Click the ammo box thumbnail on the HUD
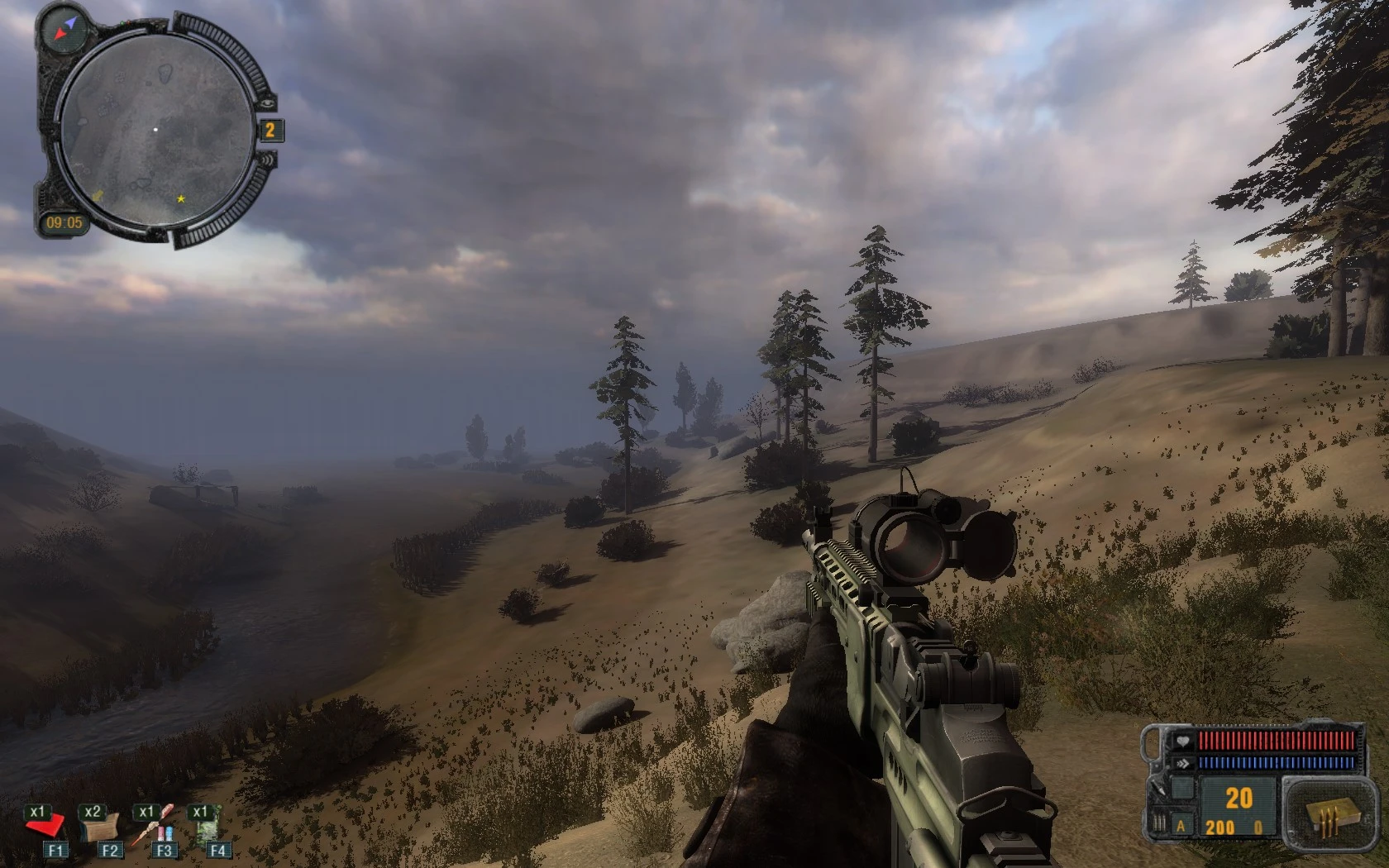The height and width of the screenshot is (868, 1389). click(x=1331, y=814)
